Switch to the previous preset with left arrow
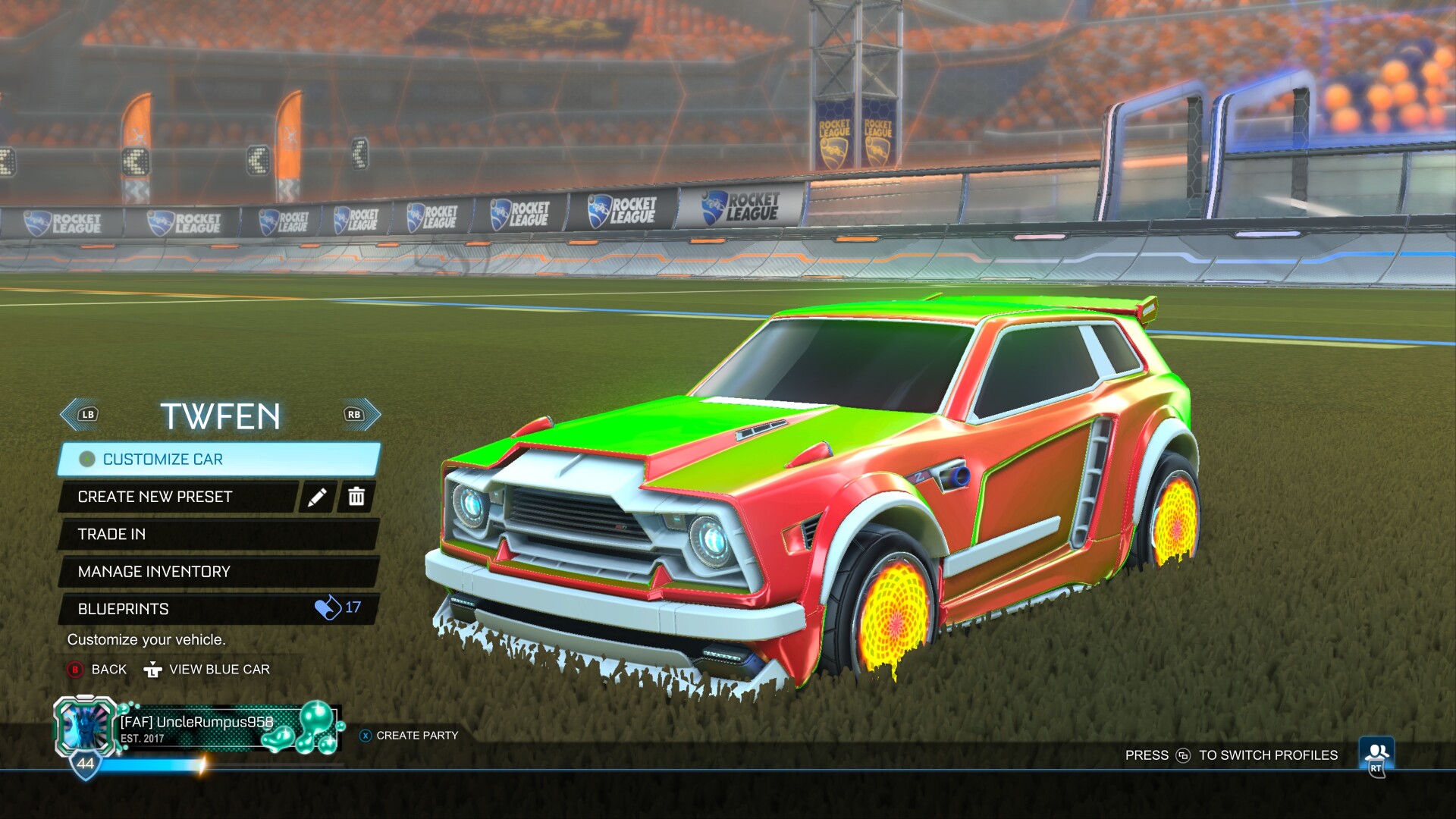This screenshot has height=819, width=1456. point(80,415)
